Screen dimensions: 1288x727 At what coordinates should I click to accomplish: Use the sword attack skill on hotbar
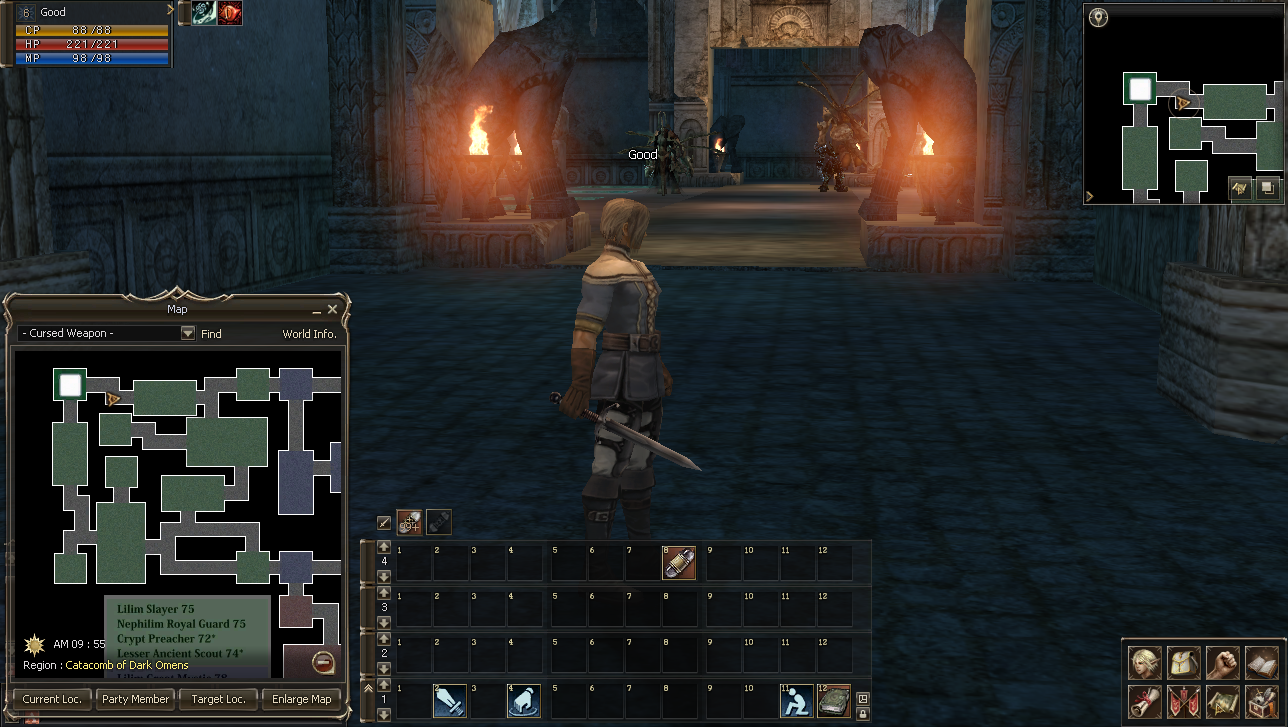tap(449, 701)
